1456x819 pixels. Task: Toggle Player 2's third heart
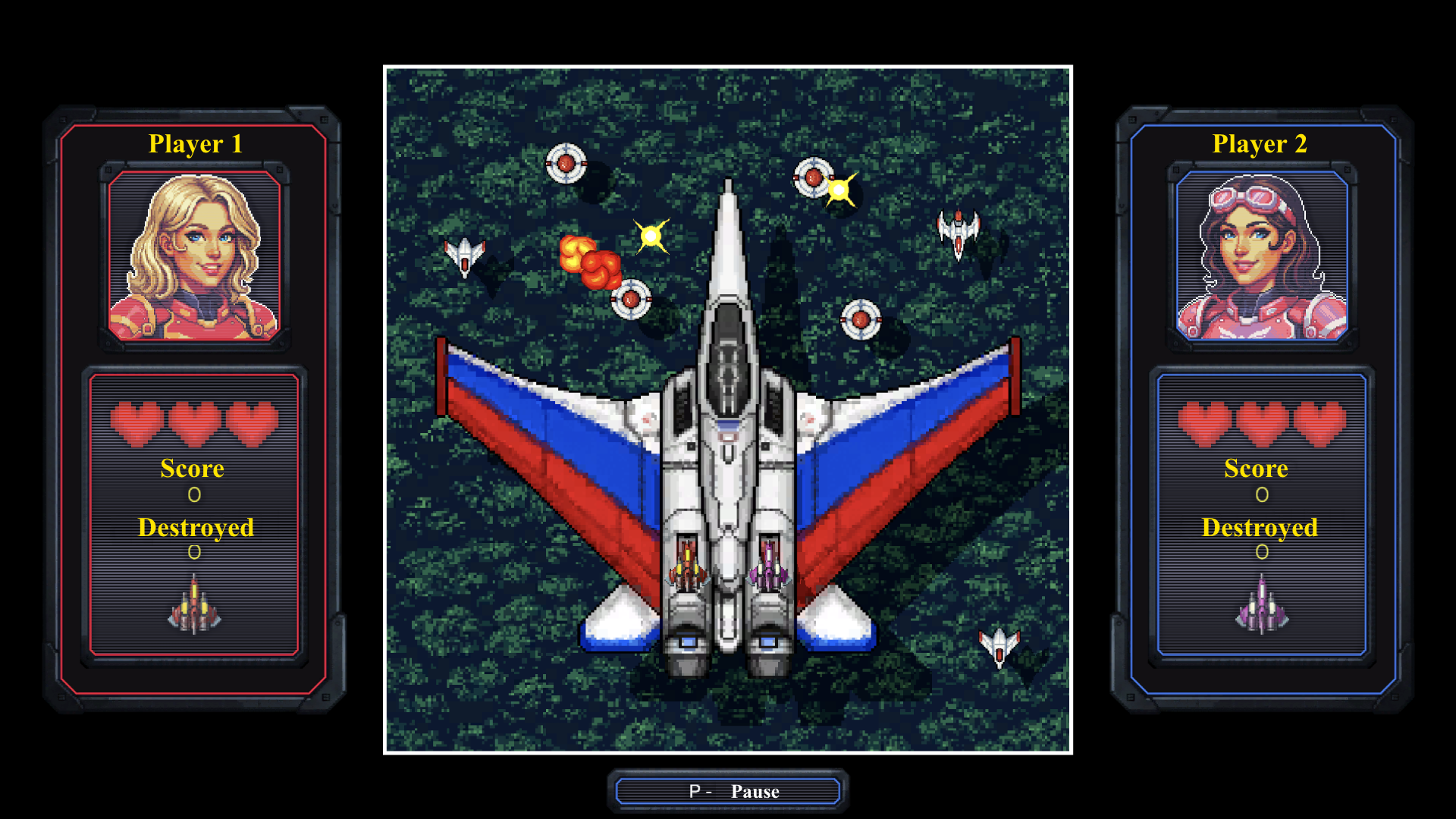(1319, 425)
